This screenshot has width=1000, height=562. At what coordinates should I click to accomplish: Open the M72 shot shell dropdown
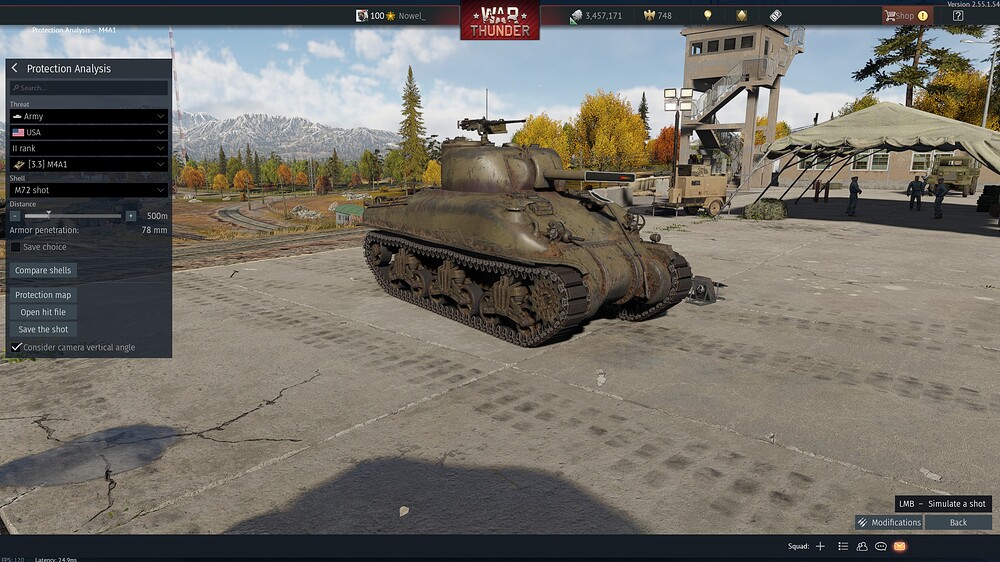click(x=89, y=190)
